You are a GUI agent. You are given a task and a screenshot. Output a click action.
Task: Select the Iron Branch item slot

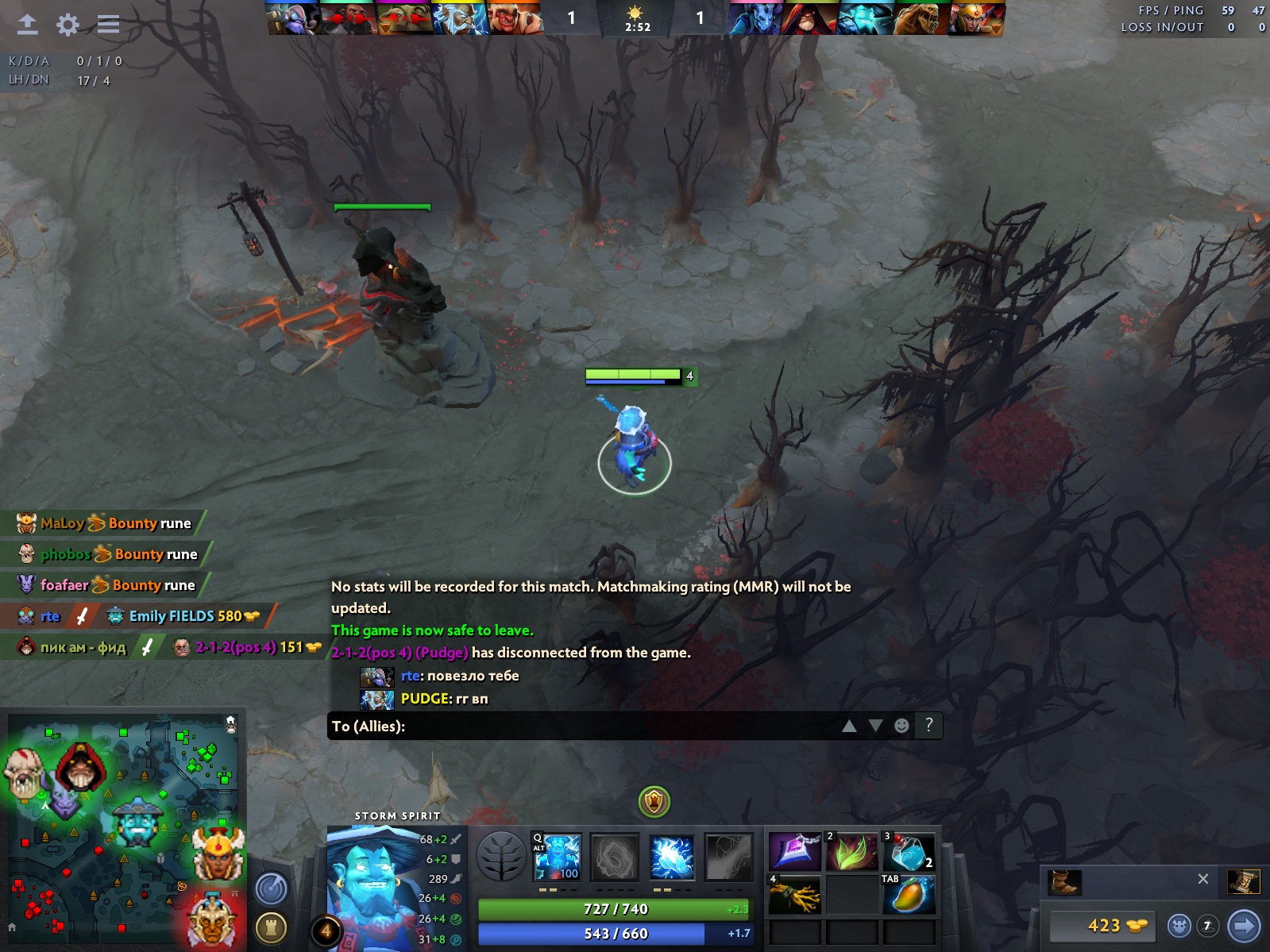pyautogui.click(x=795, y=896)
